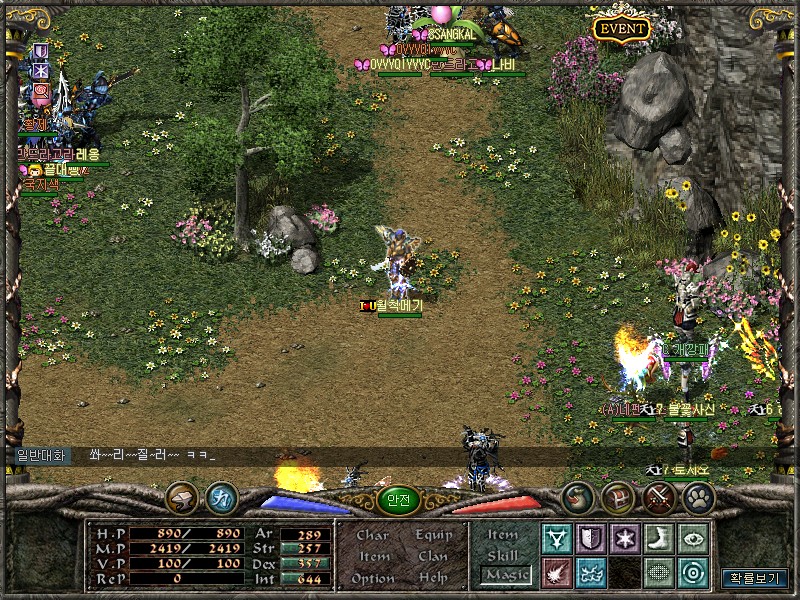
Task: Click the 확률보기 button
Action: click(755, 578)
